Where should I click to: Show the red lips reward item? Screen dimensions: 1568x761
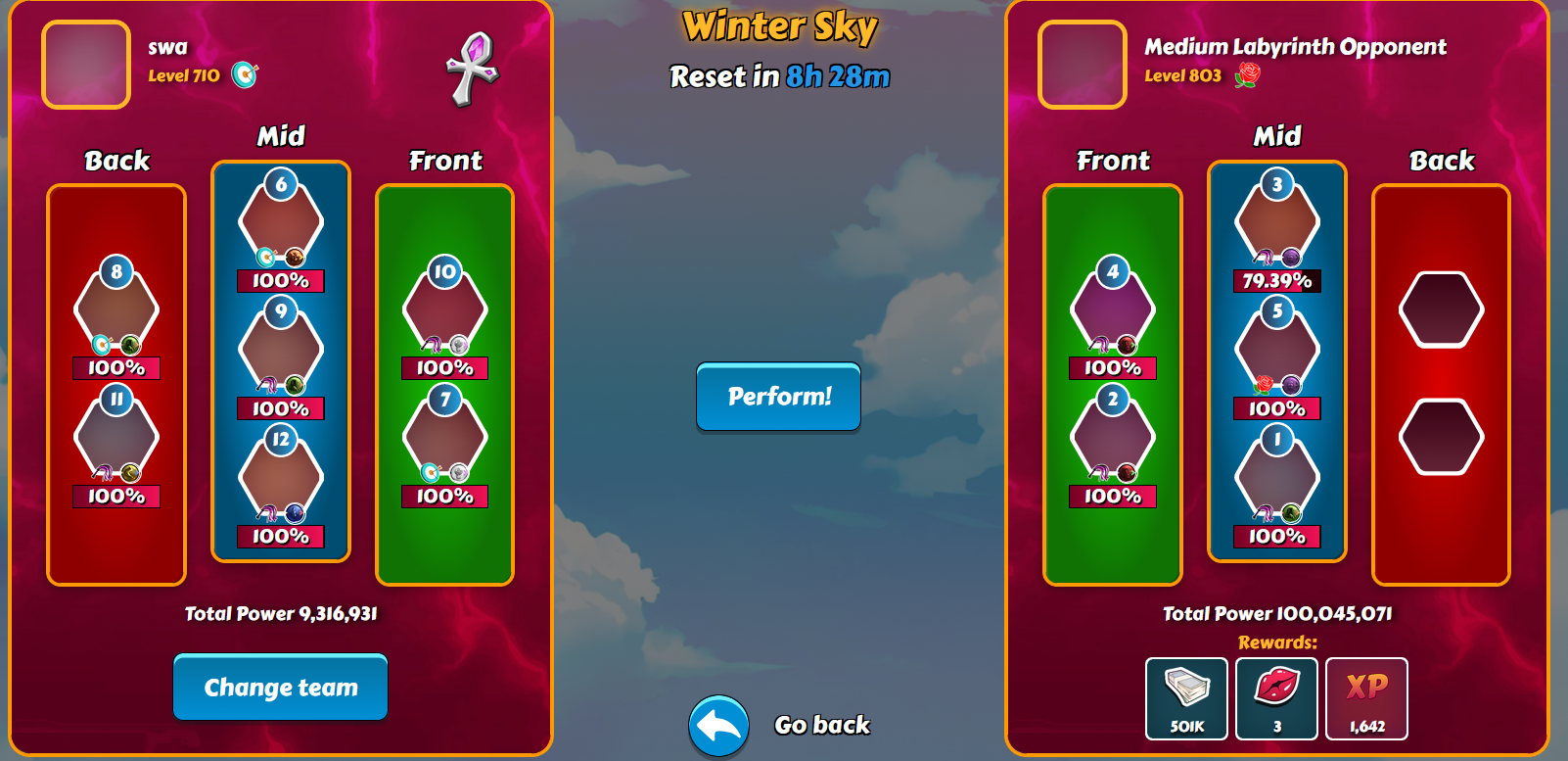(1277, 698)
